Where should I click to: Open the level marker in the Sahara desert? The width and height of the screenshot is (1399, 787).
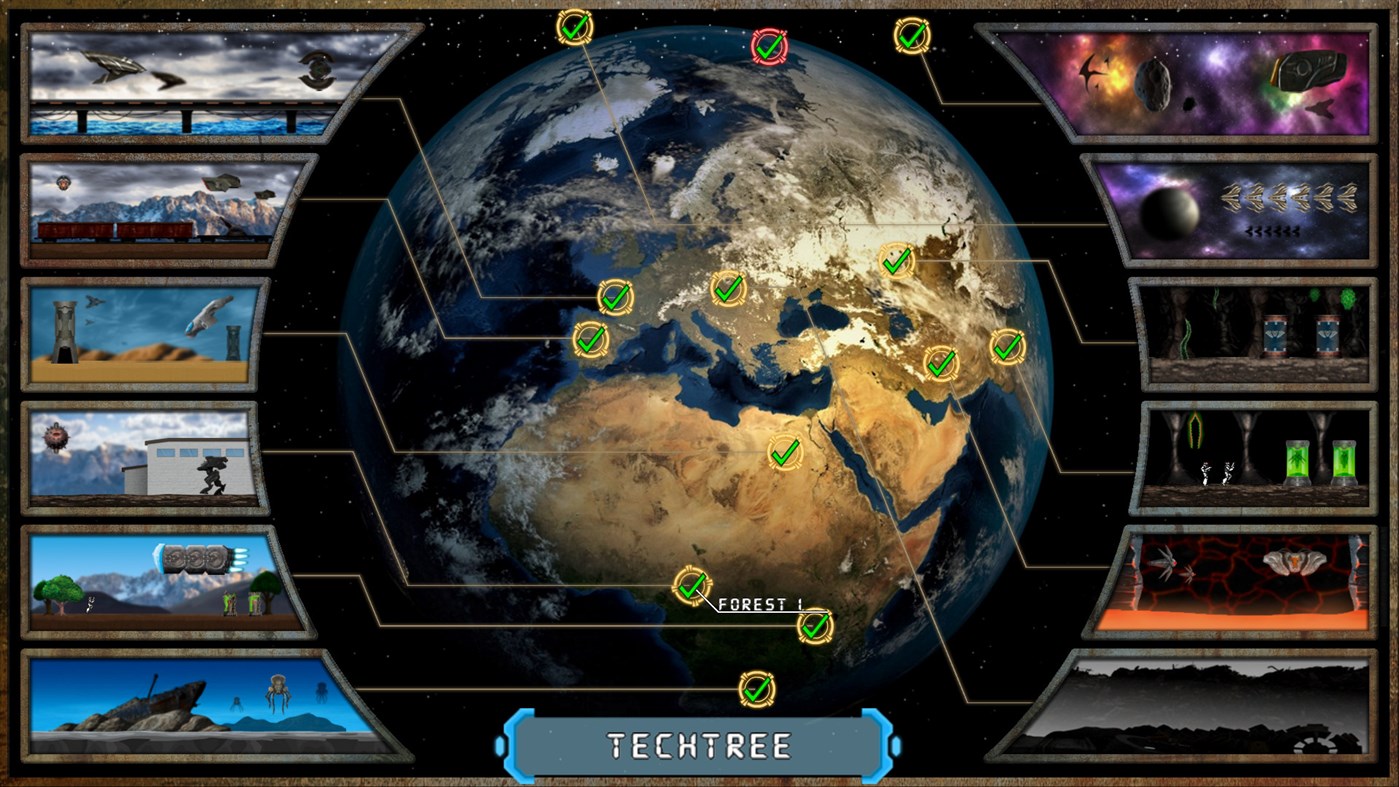coord(784,454)
